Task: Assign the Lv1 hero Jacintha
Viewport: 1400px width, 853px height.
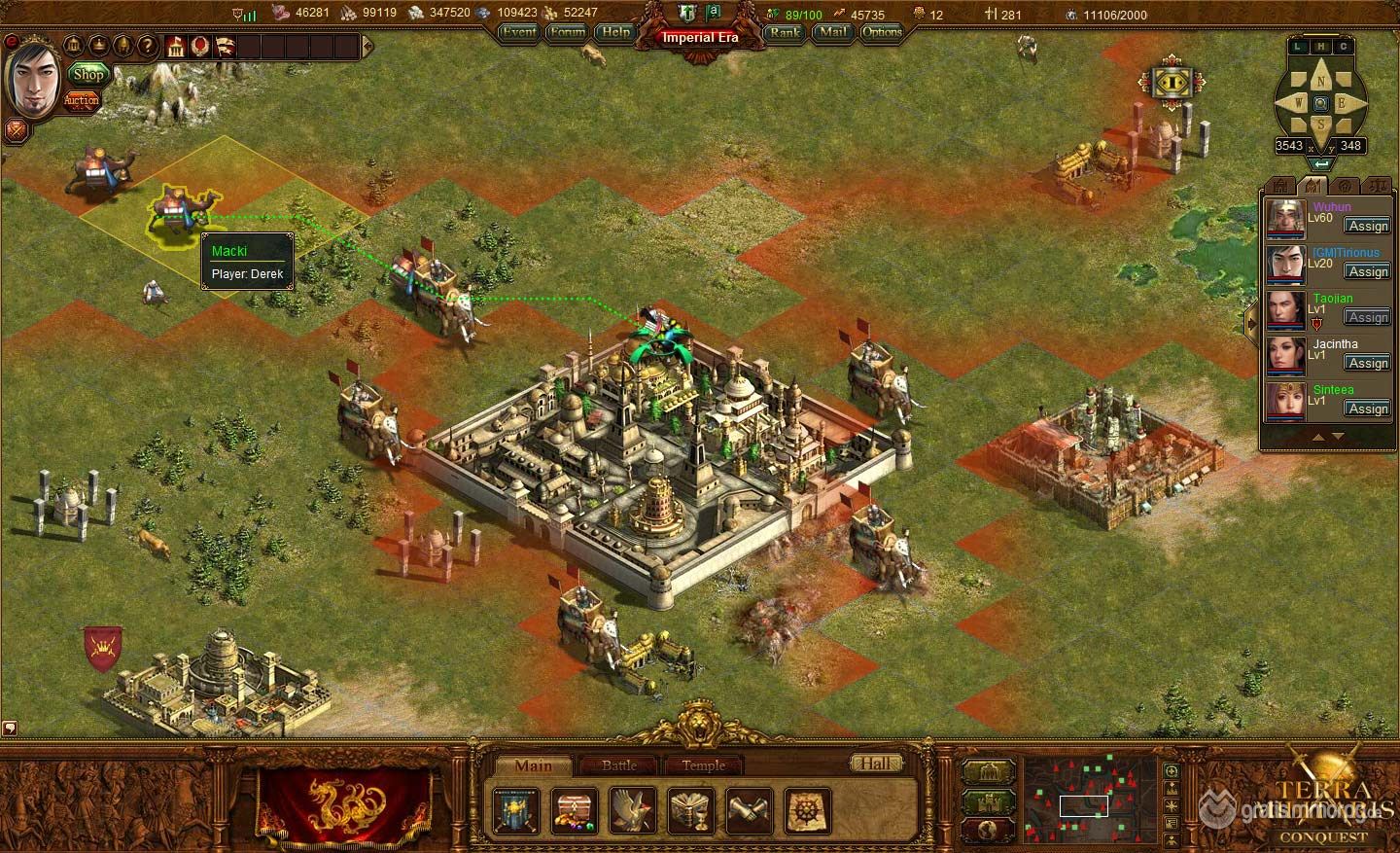Action: click(1368, 363)
